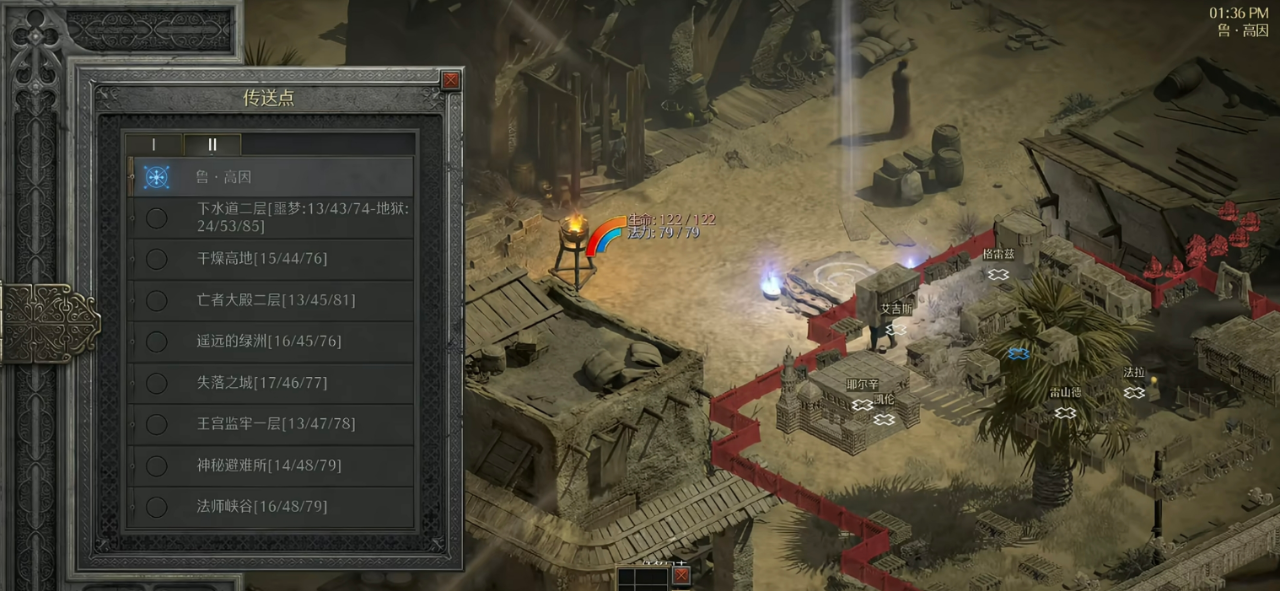Viewport: 1280px width, 591px height.
Task: Select the Act II tab
Action: click(212, 145)
